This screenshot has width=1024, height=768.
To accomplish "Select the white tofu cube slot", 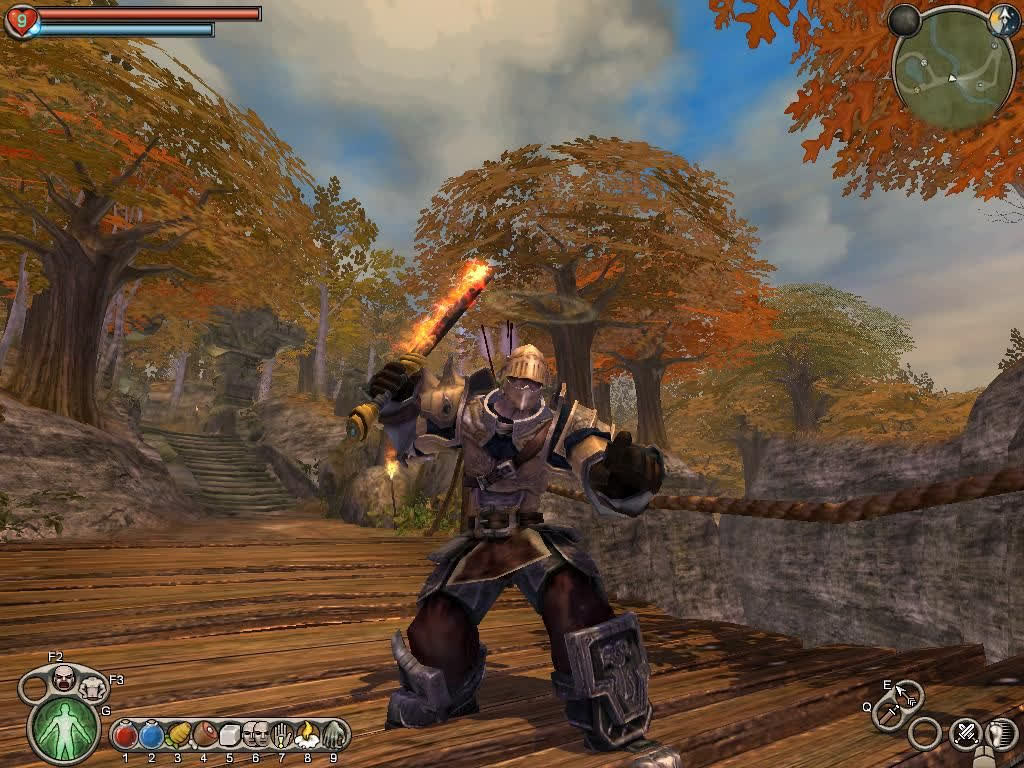I will (229, 736).
